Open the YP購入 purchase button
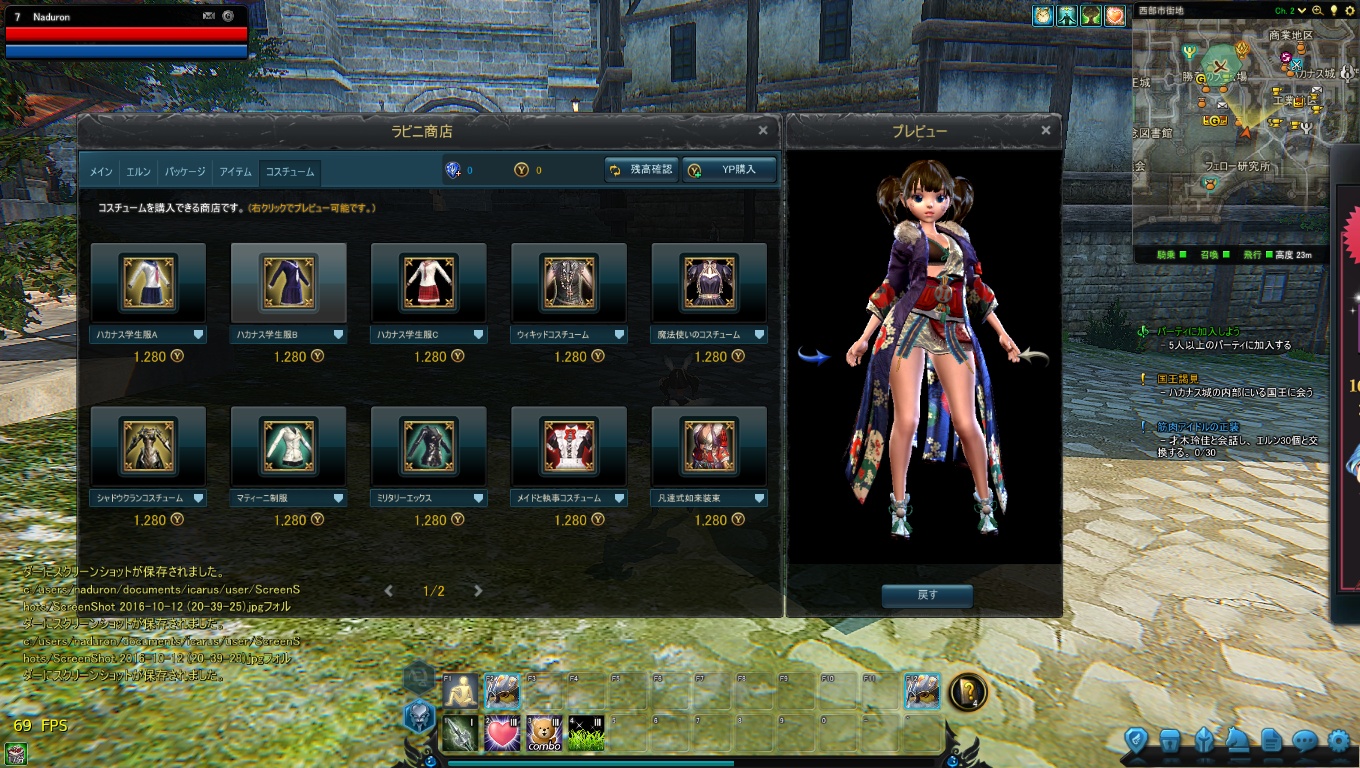Screen dimensions: 1360x768 [729, 170]
